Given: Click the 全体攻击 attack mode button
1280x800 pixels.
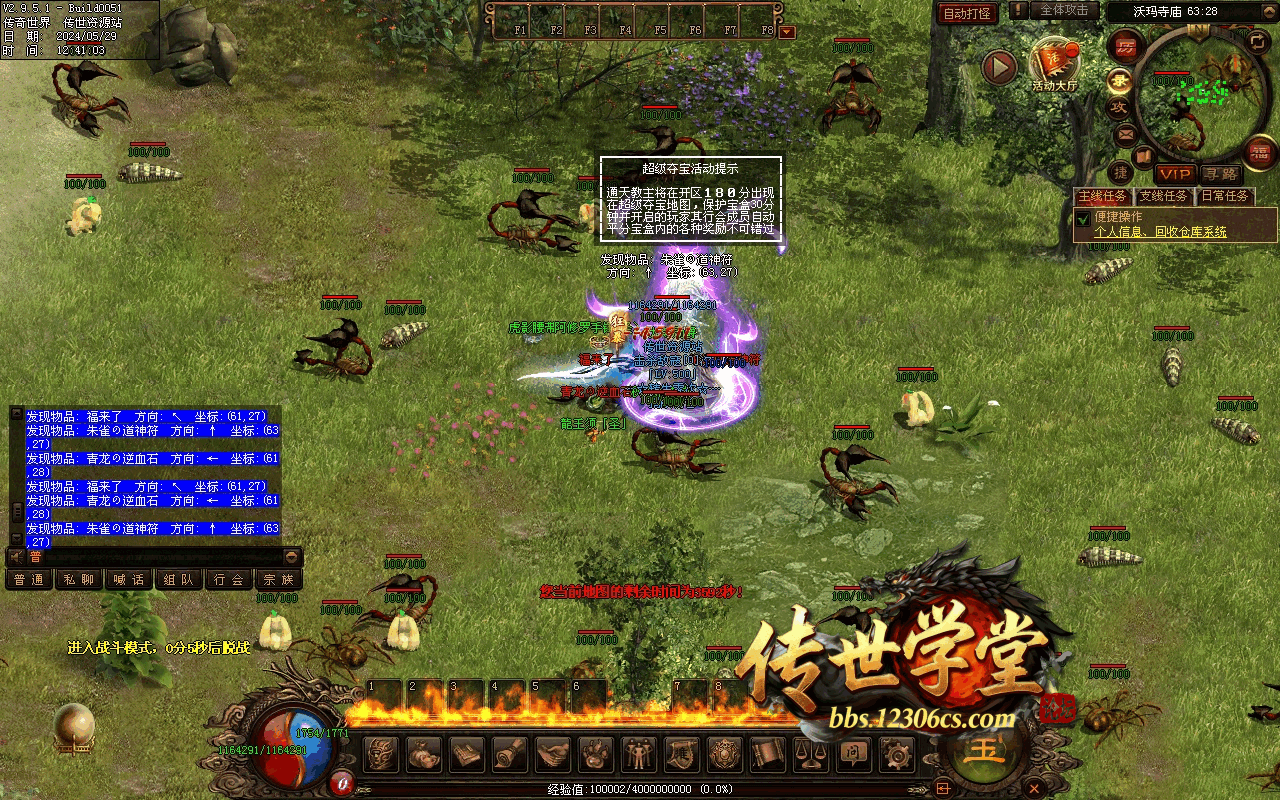Looking at the screenshot, I should pos(1064,11).
